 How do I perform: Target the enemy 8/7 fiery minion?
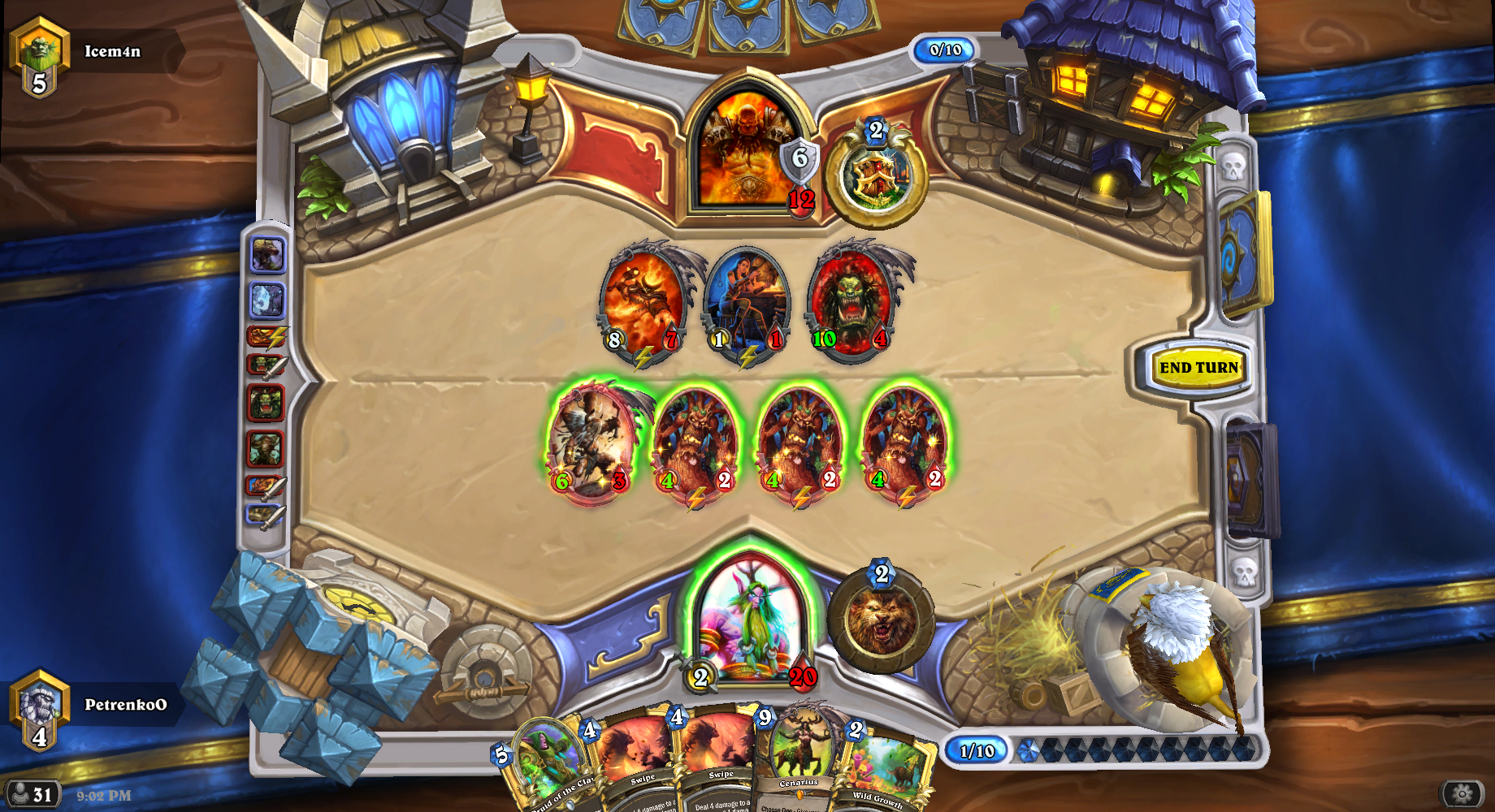click(x=643, y=302)
